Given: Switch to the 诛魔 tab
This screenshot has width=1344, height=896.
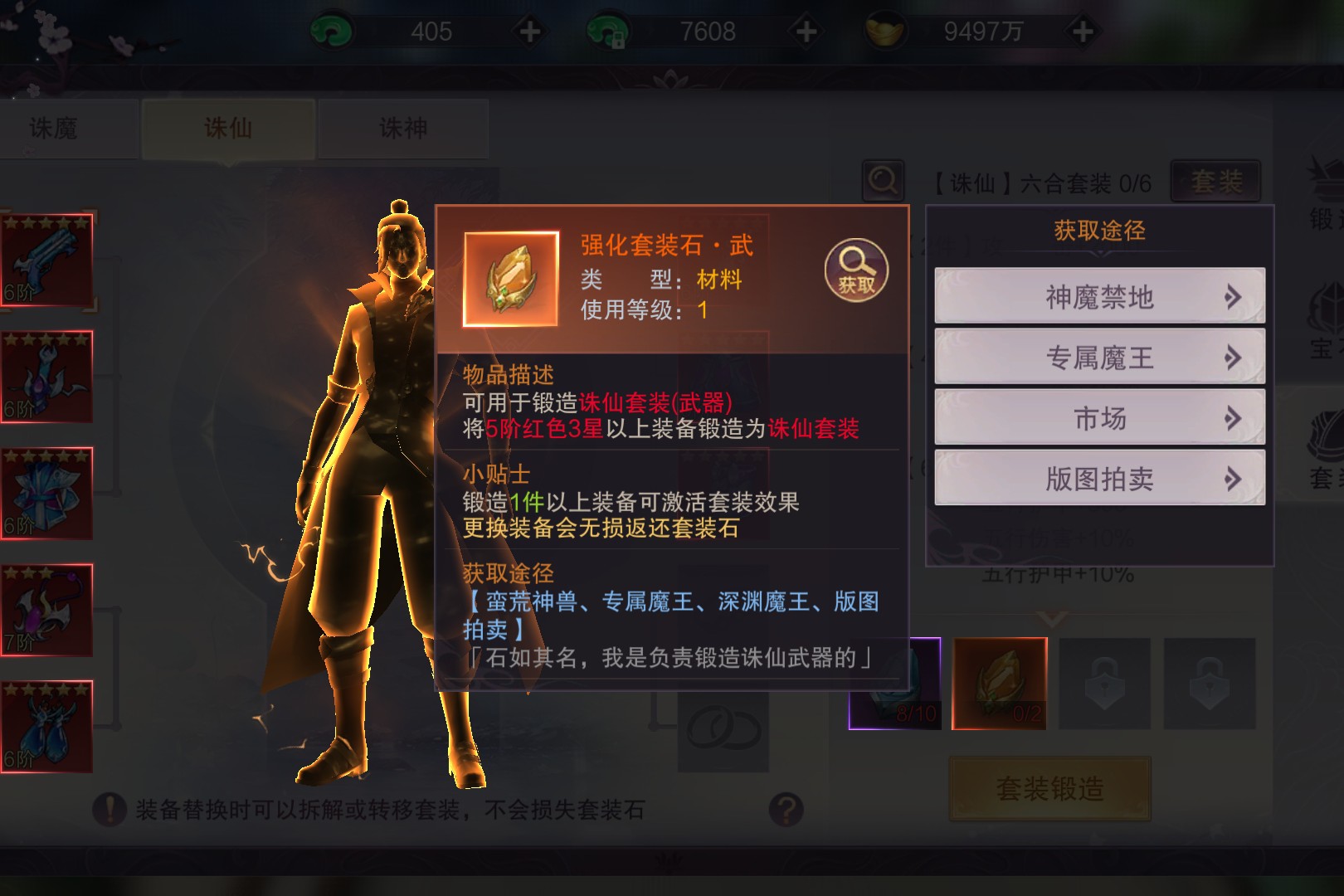Looking at the screenshot, I should tap(55, 129).
